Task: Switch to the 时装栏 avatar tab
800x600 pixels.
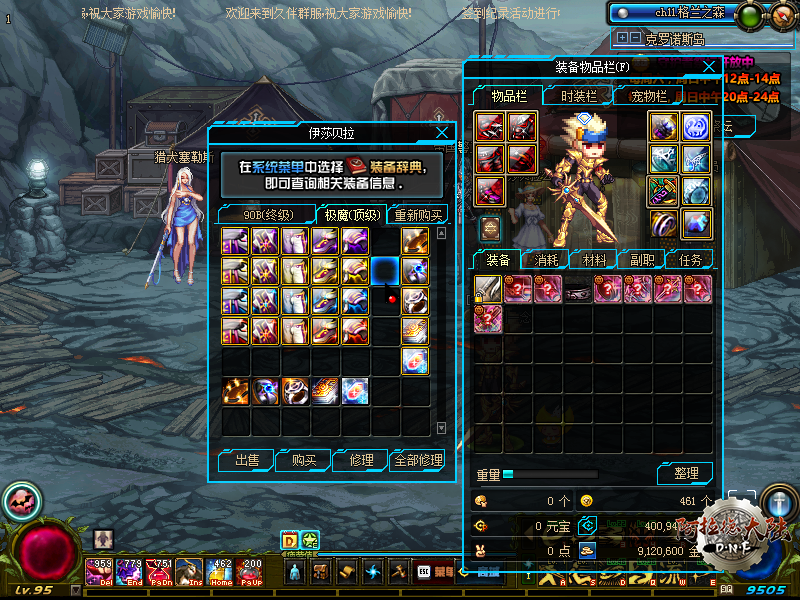Action: (578, 96)
